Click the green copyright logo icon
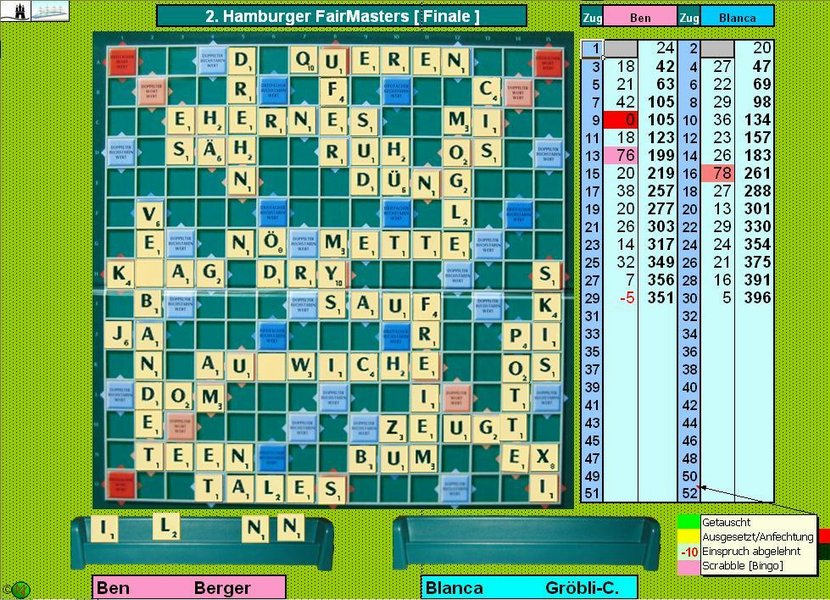The width and height of the screenshot is (830, 600). tap(18, 589)
